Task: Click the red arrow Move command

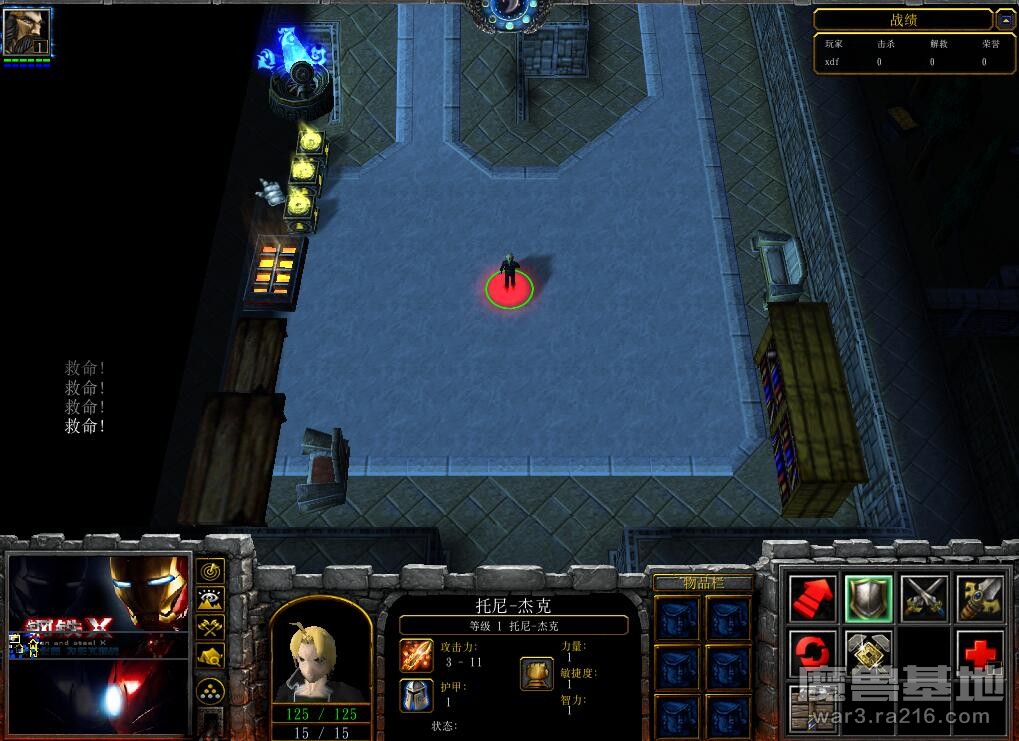Action: pos(814,598)
